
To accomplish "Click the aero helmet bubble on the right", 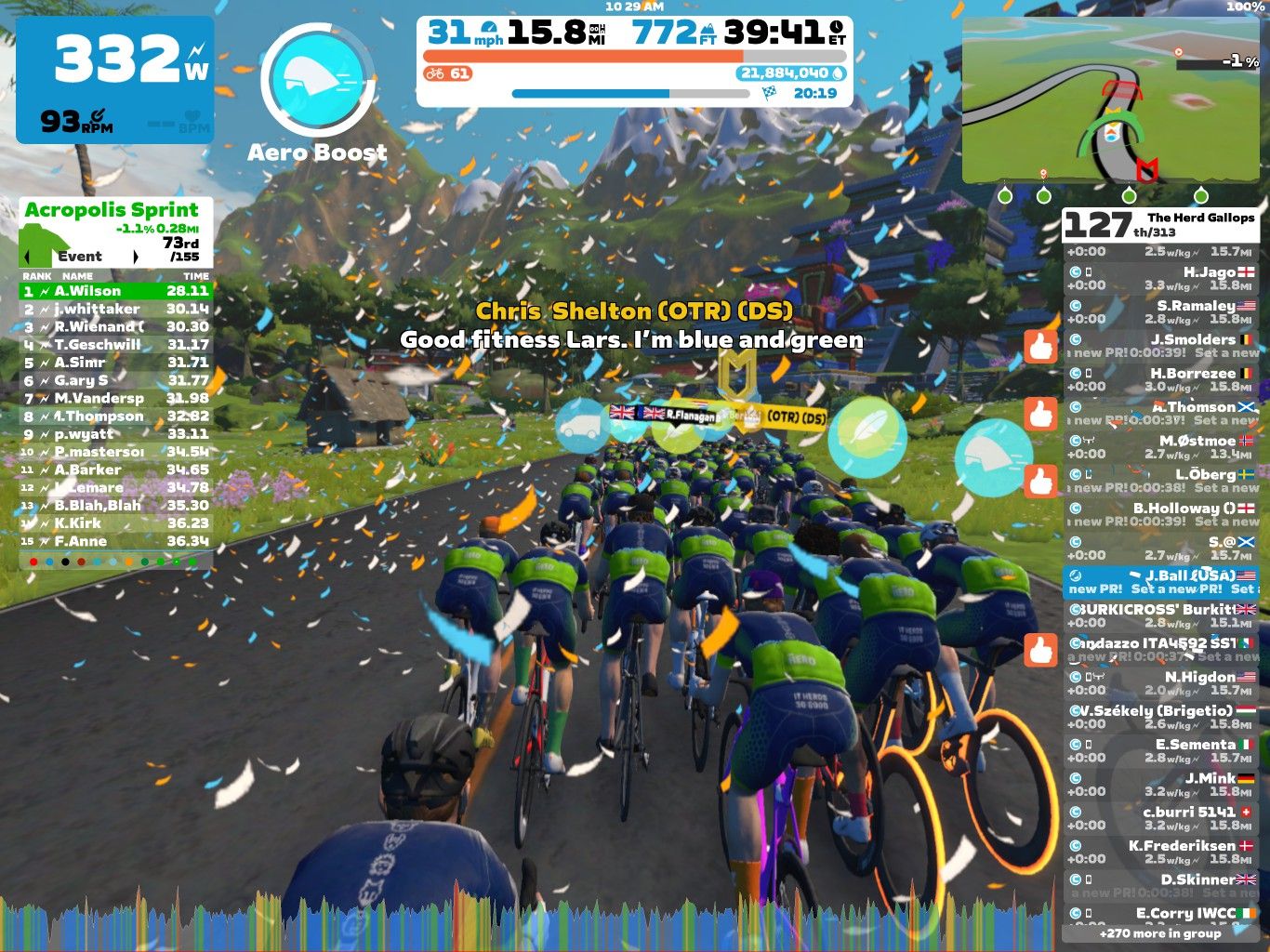I will (997, 457).
